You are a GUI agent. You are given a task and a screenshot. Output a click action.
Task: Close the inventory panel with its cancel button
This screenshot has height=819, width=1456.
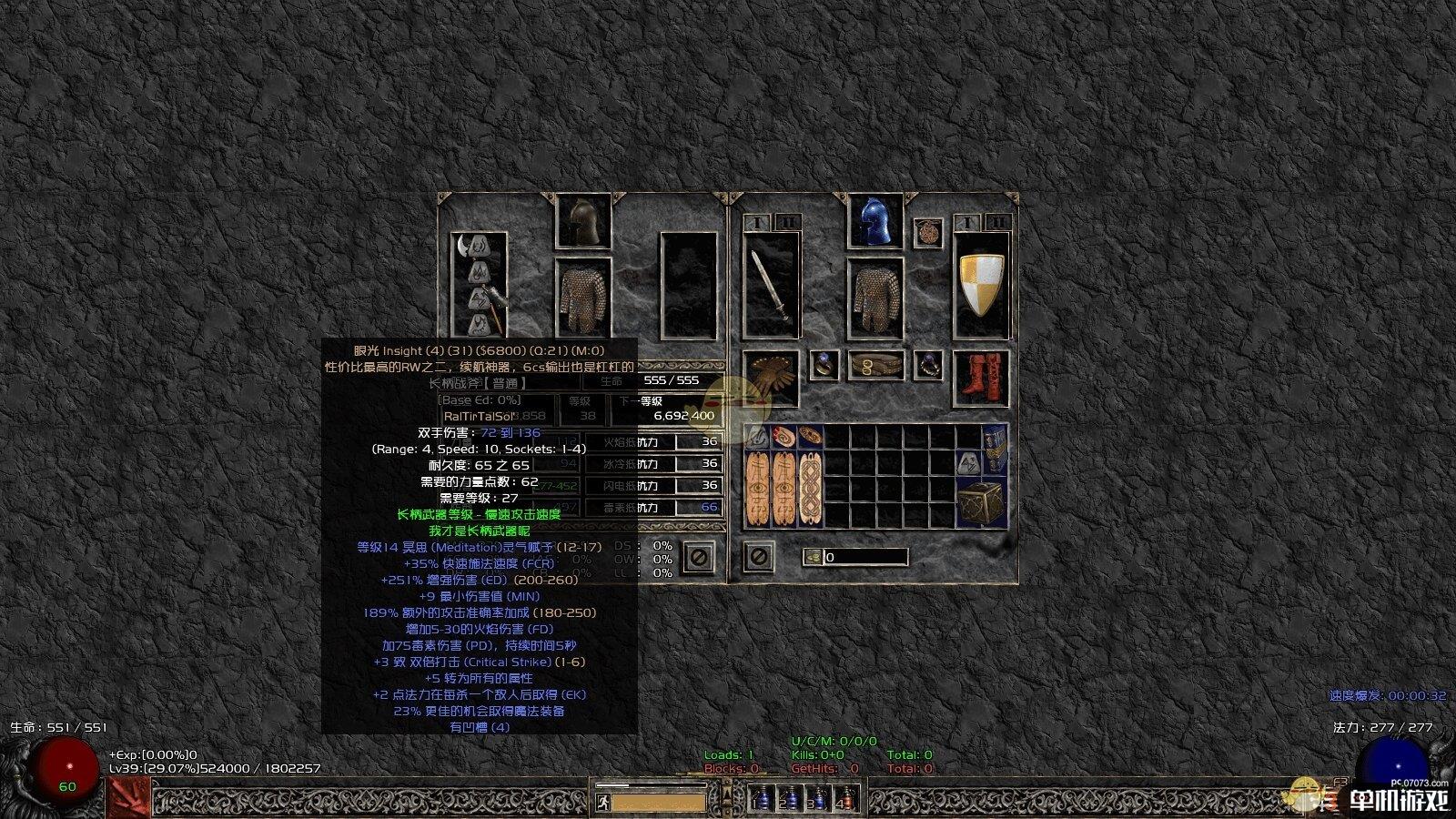pyautogui.click(x=759, y=556)
